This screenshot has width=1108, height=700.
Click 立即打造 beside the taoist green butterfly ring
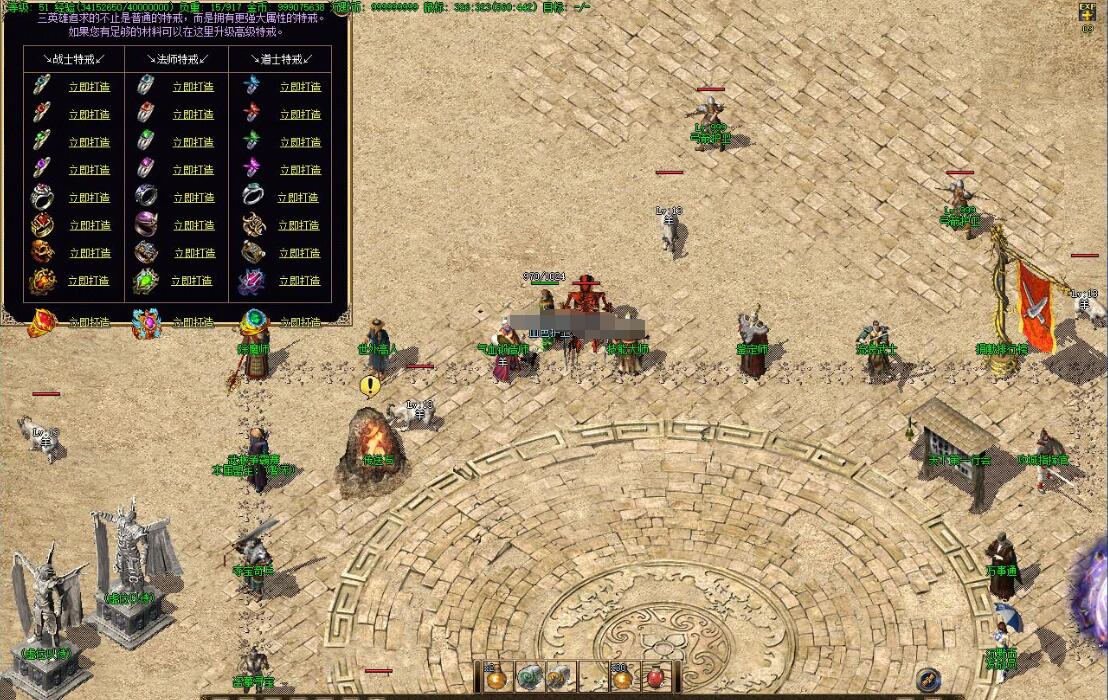pyautogui.click(x=299, y=142)
